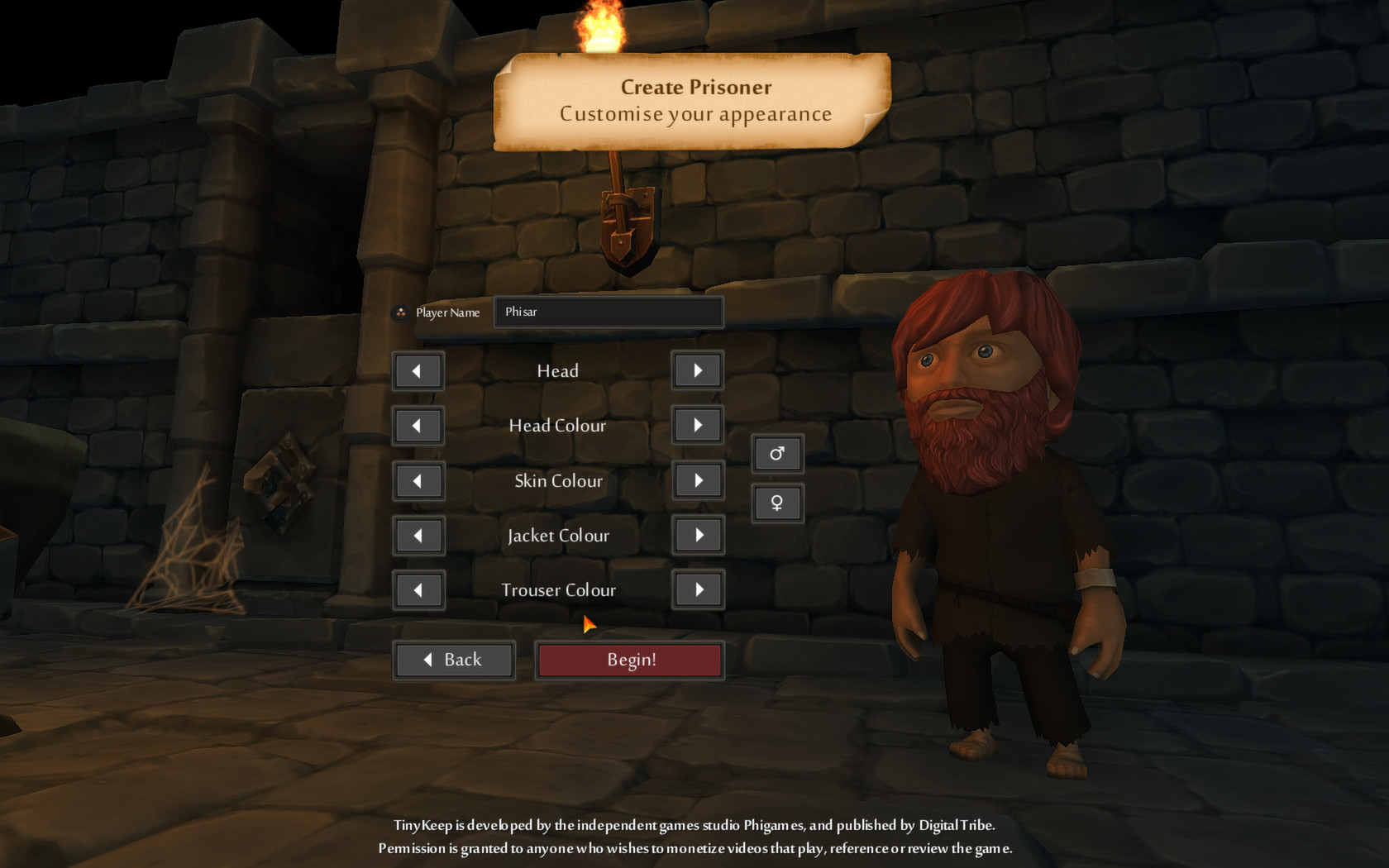Select the male gender symbol
Image resolution: width=1389 pixels, height=868 pixels.
pos(776,453)
